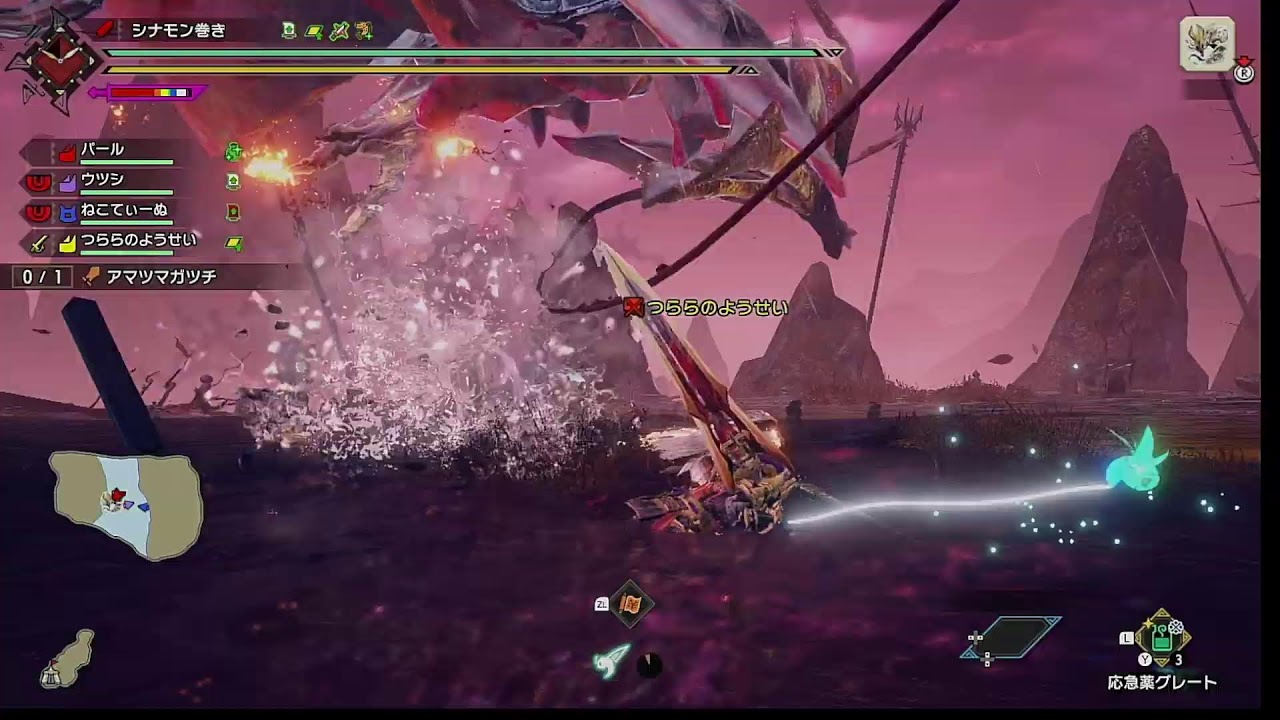Select party member つららのようせい in the list
This screenshot has width=1280, height=720.
pyautogui.click(x=138, y=241)
